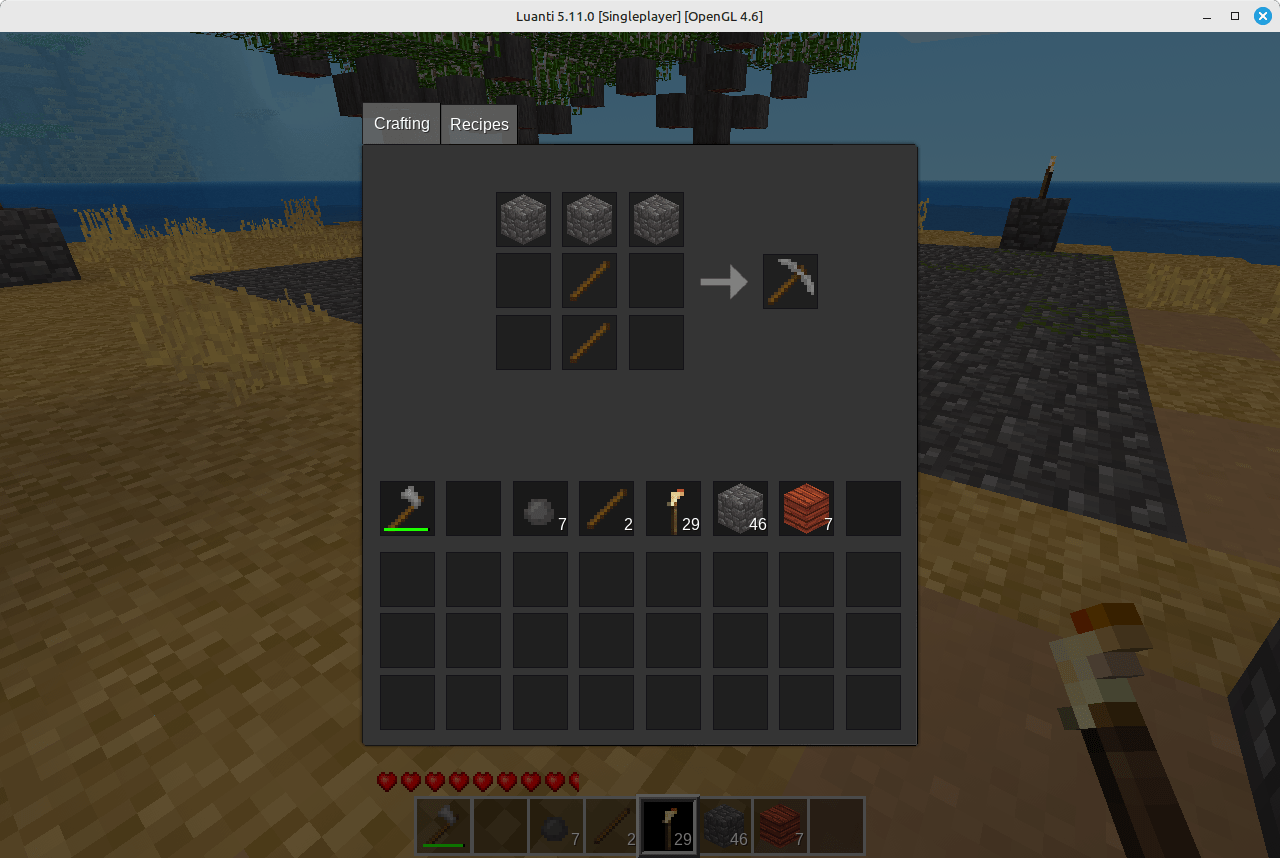The width and height of the screenshot is (1280, 858).
Task: Click the stick stack of 2 in inventory
Action: [606, 508]
